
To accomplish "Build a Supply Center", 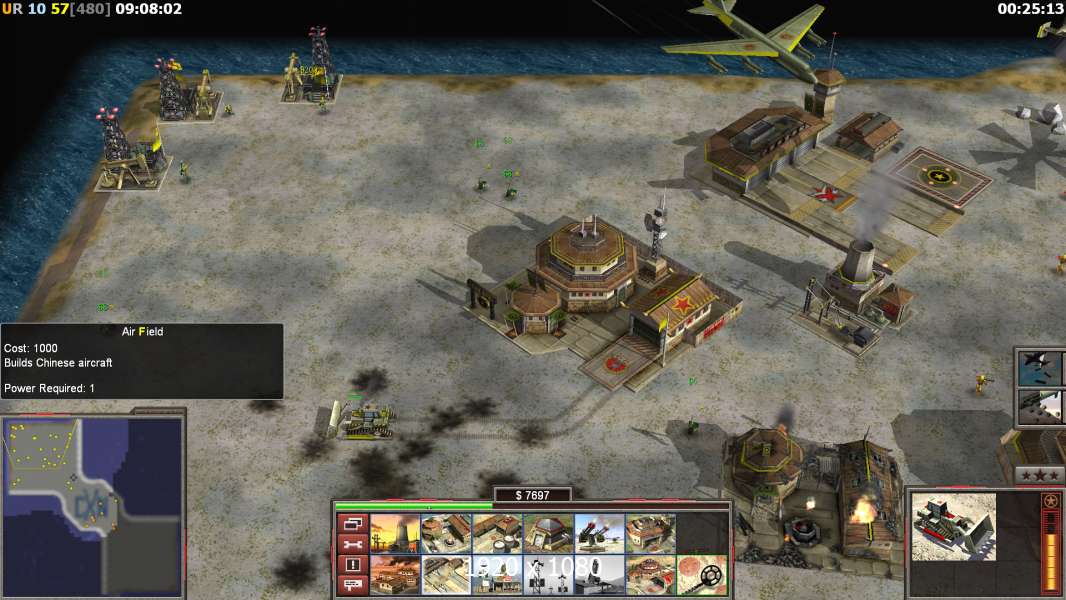I will 498,533.
